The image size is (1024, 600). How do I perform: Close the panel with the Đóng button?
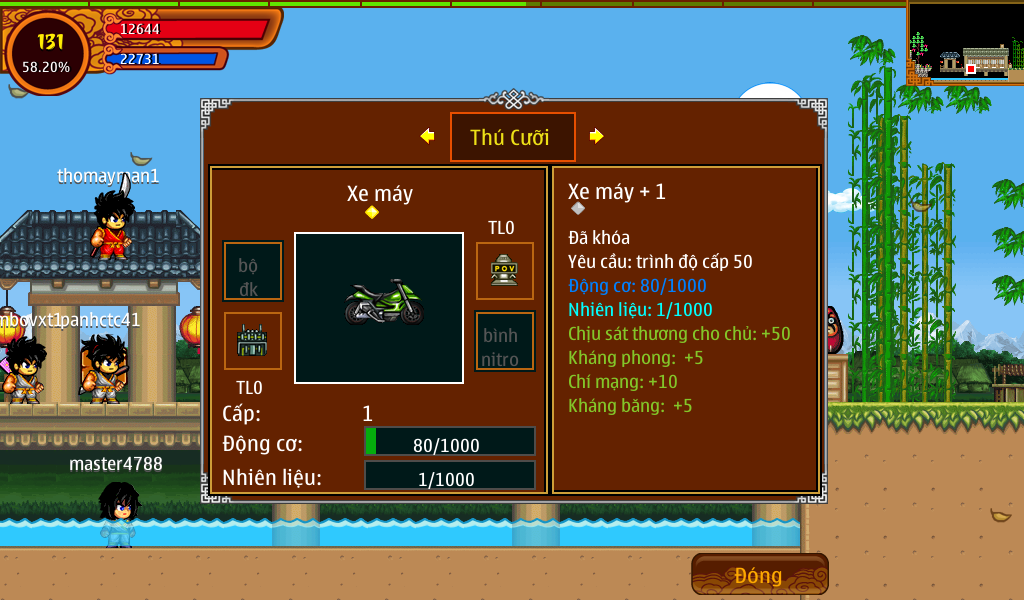(x=759, y=575)
